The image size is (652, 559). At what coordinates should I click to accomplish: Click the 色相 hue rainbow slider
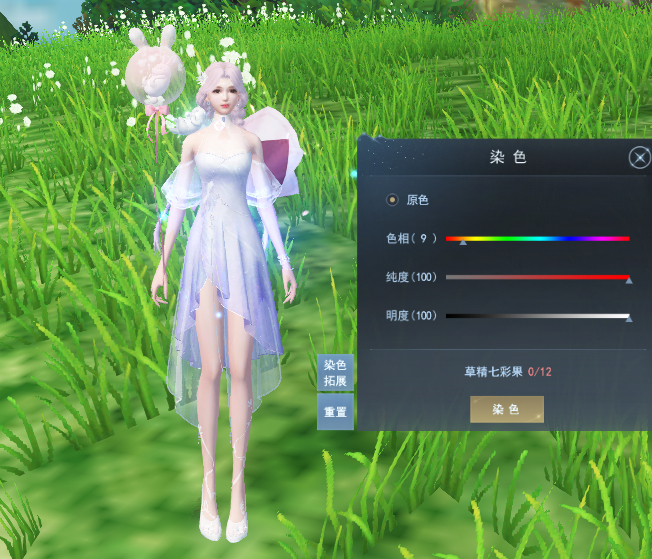537,239
